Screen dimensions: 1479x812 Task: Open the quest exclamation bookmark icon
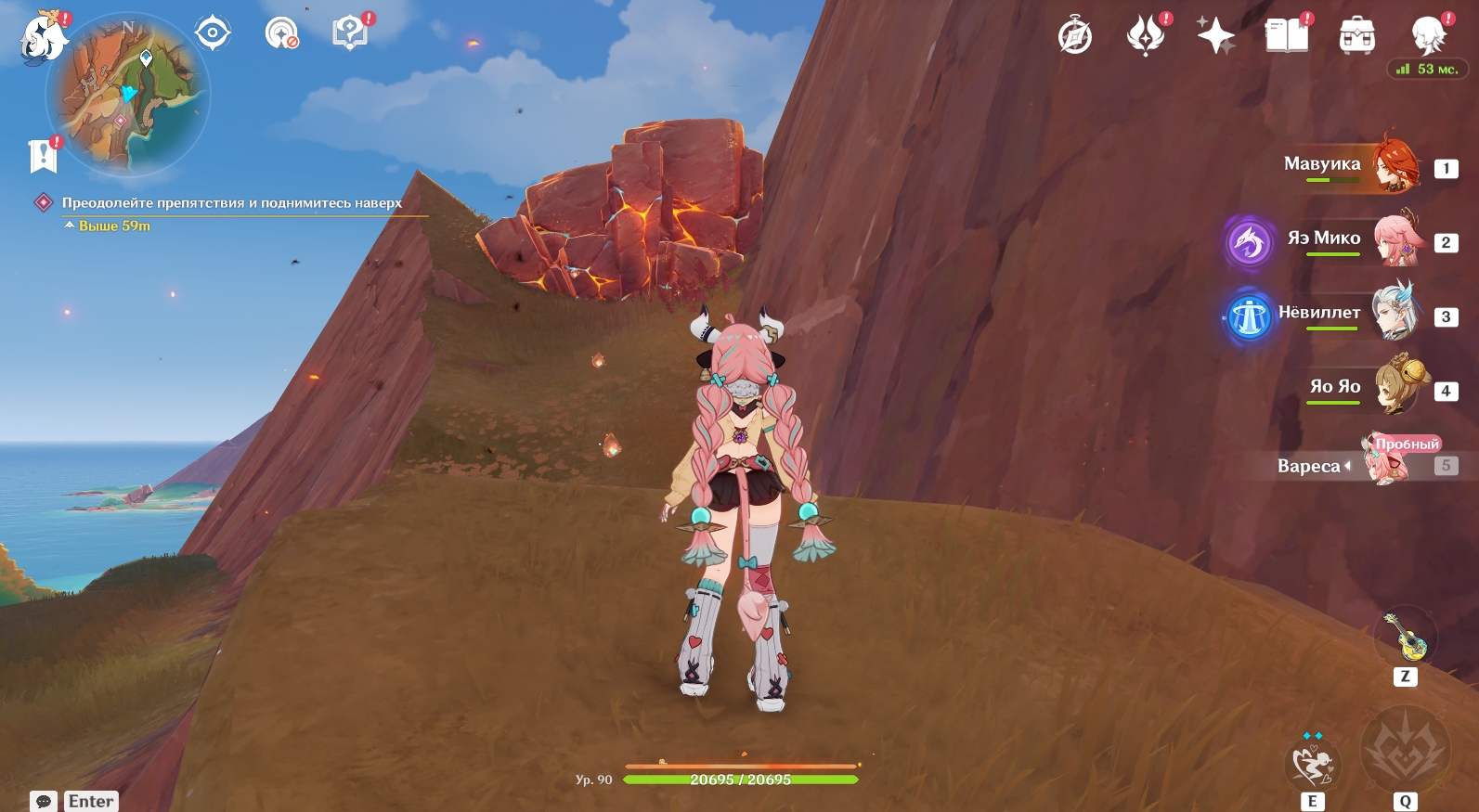(x=43, y=156)
